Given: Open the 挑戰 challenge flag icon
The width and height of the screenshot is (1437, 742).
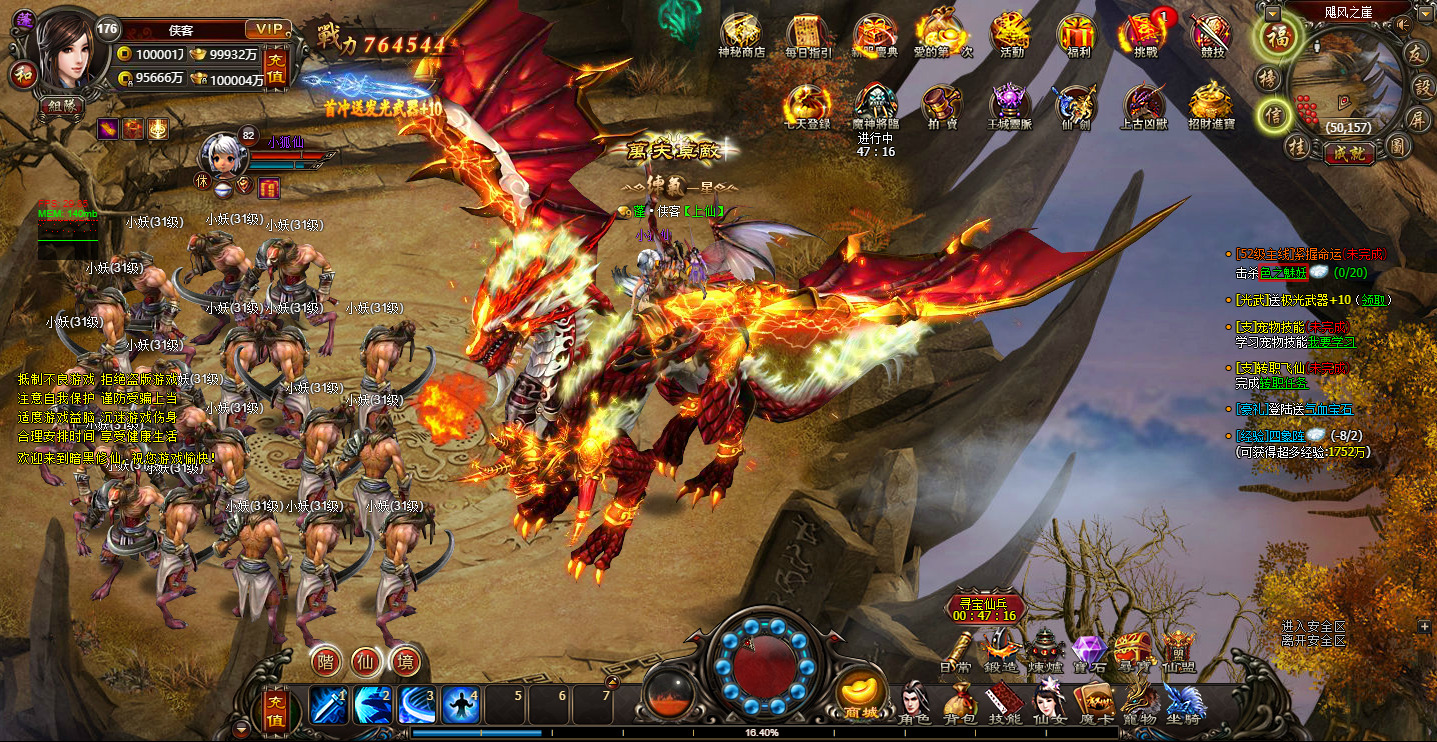Looking at the screenshot, I should (x=1145, y=33).
